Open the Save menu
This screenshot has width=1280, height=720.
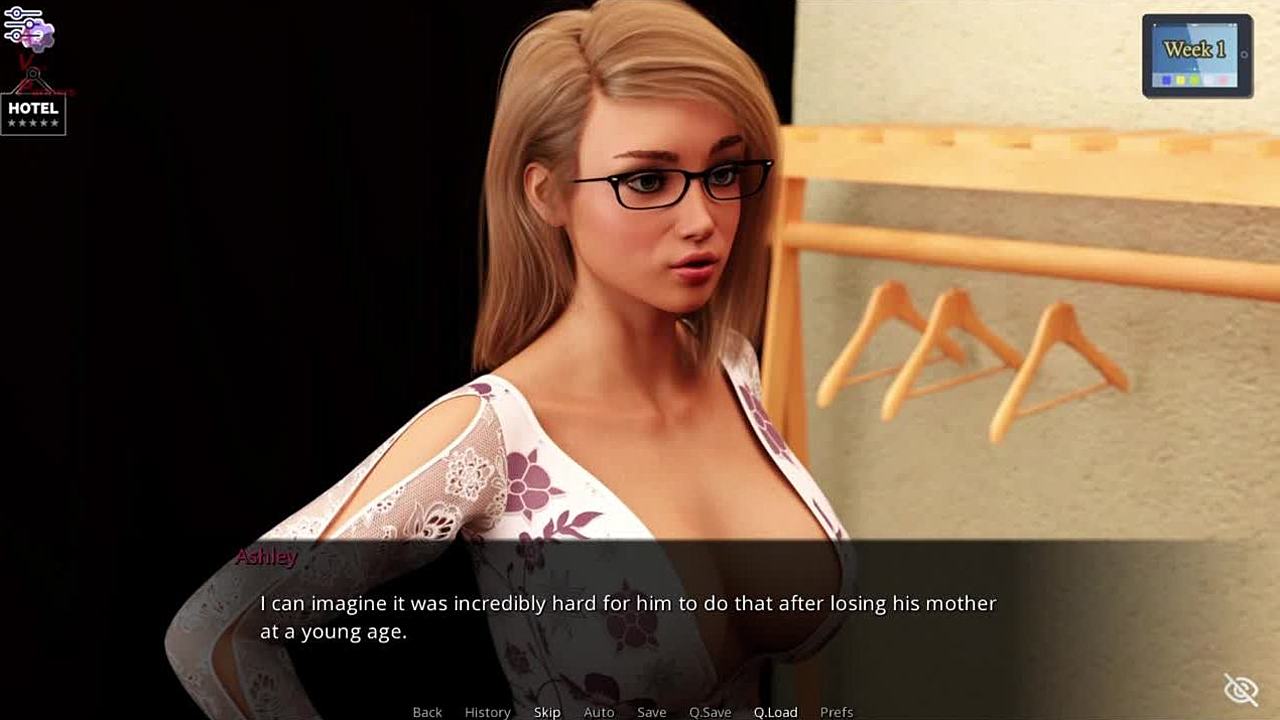pos(652,712)
